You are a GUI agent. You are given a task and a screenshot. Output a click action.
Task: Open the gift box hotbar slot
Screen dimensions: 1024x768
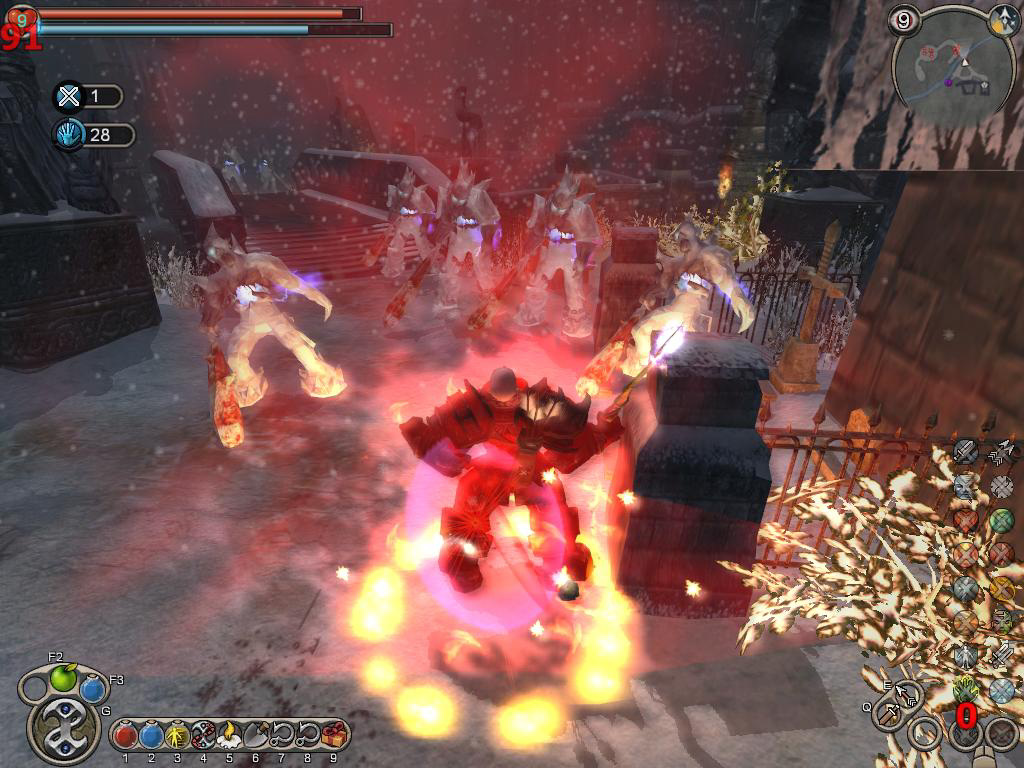(x=334, y=736)
